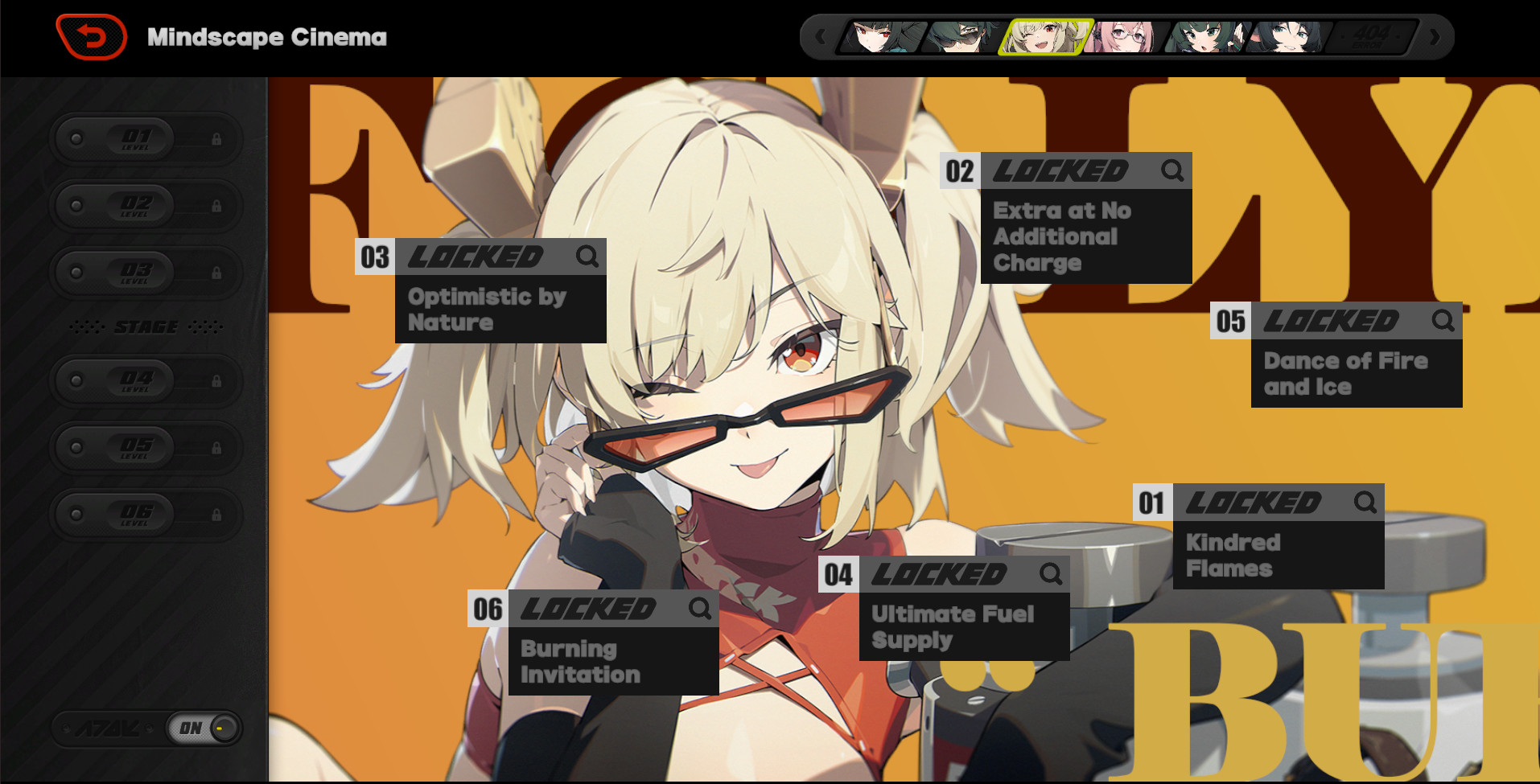Screen dimensions: 1540x784
Task: Open the previous character with left carousel arrow
Action: click(821, 37)
